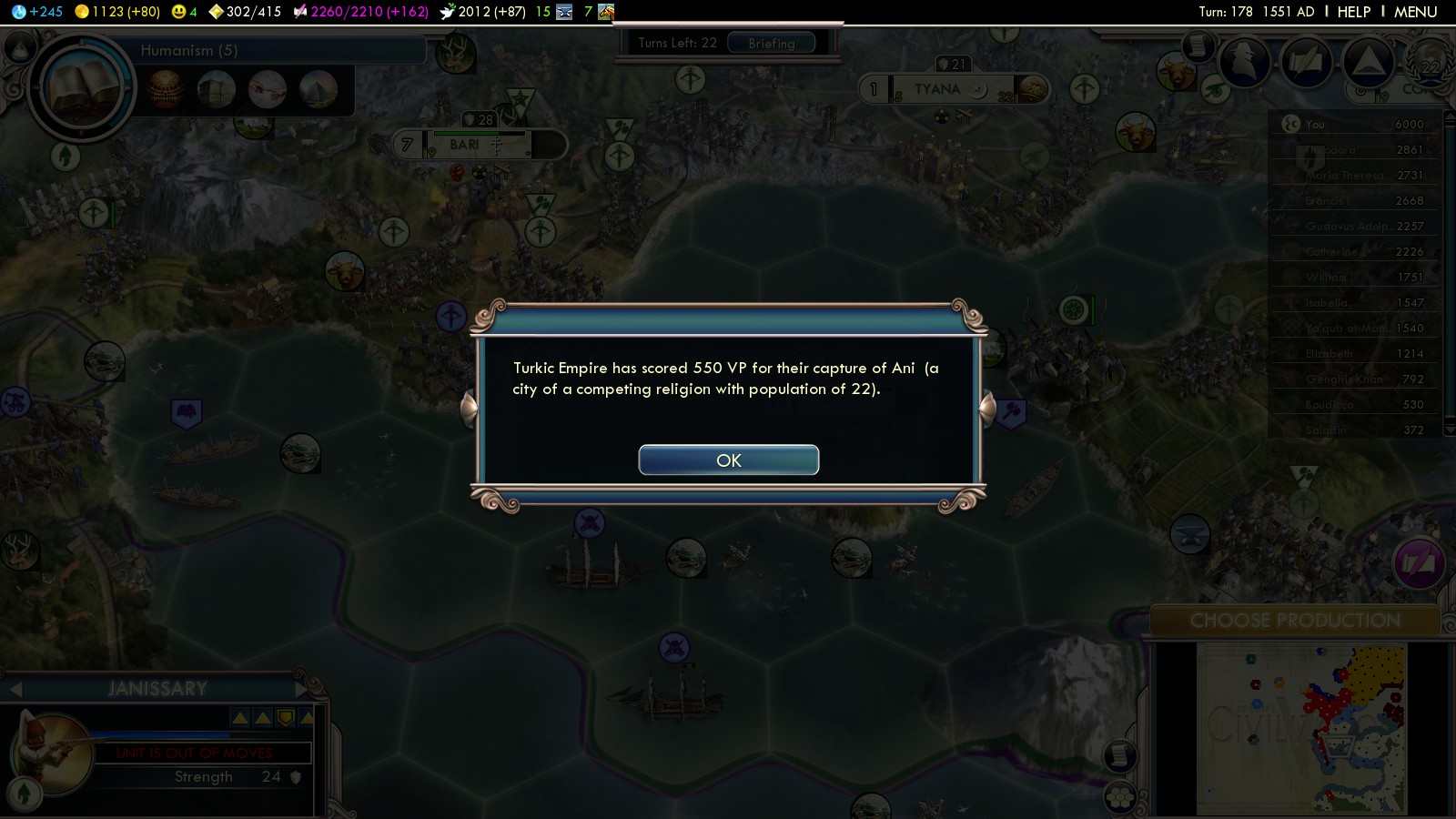Screen dimensions: 1456x819
Task: Open the HELP menu
Action: tap(1353, 12)
